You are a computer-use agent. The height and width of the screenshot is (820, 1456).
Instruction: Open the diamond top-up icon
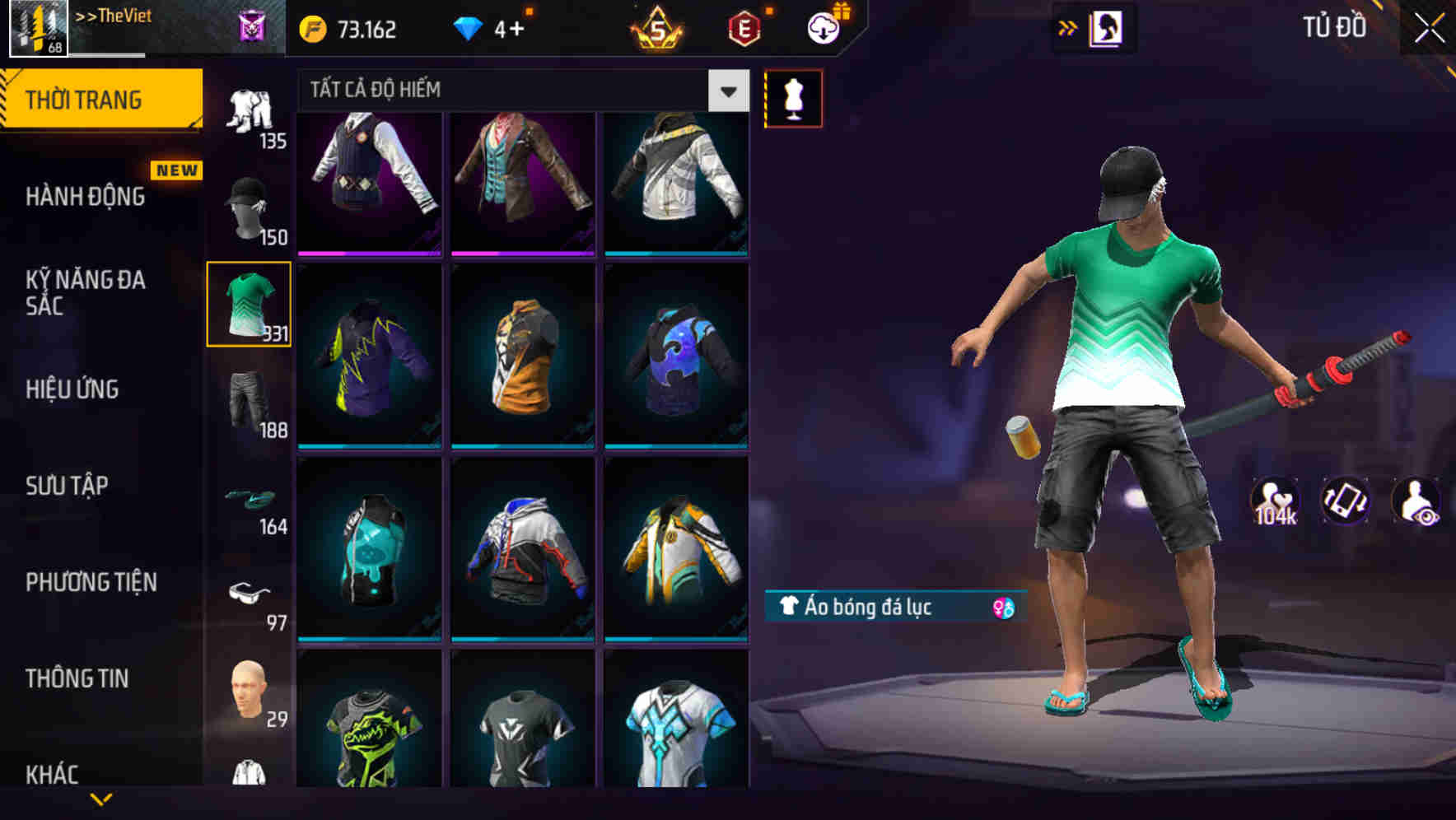click(x=469, y=29)
